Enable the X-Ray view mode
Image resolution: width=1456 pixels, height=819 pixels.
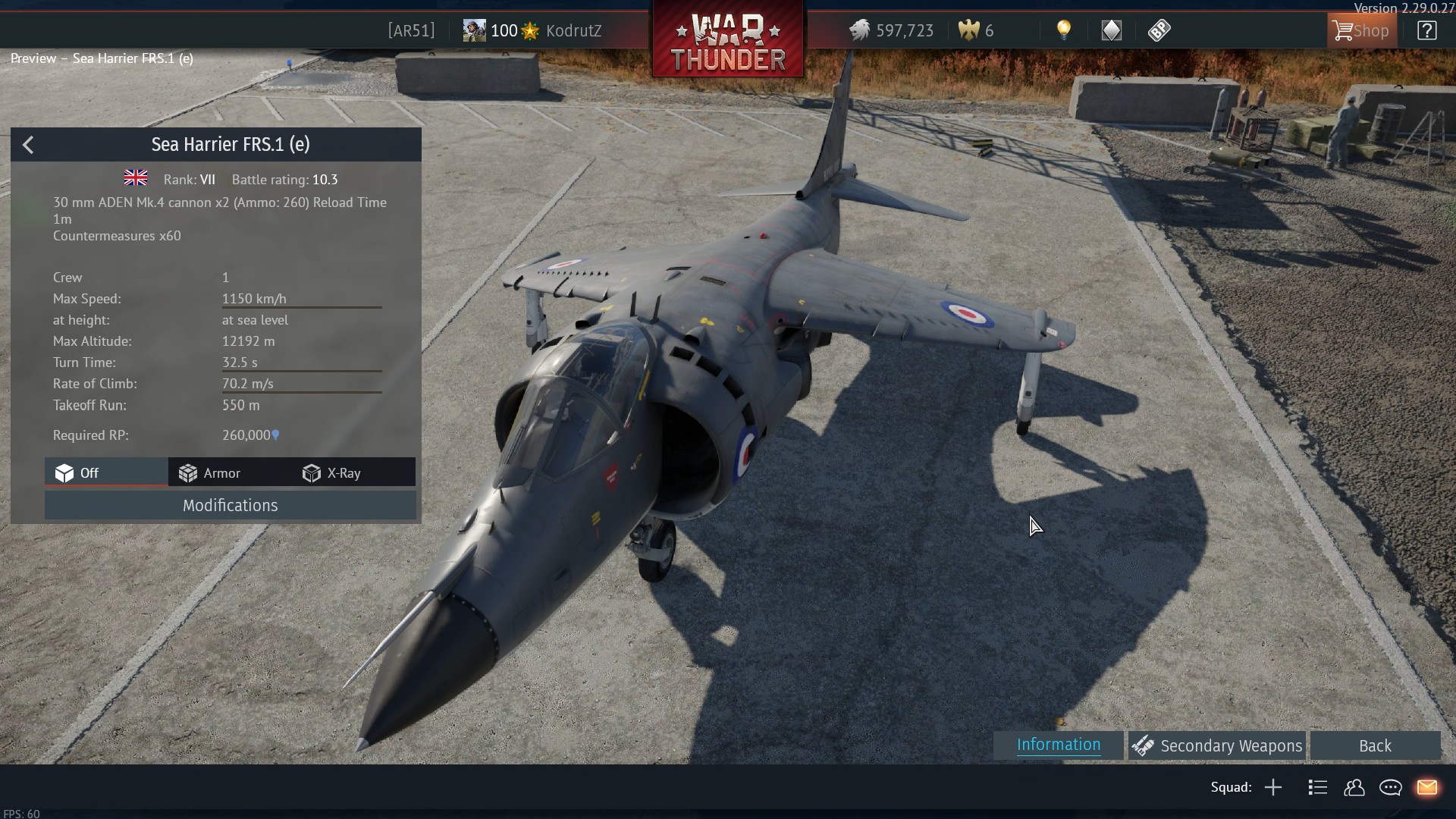332,473
